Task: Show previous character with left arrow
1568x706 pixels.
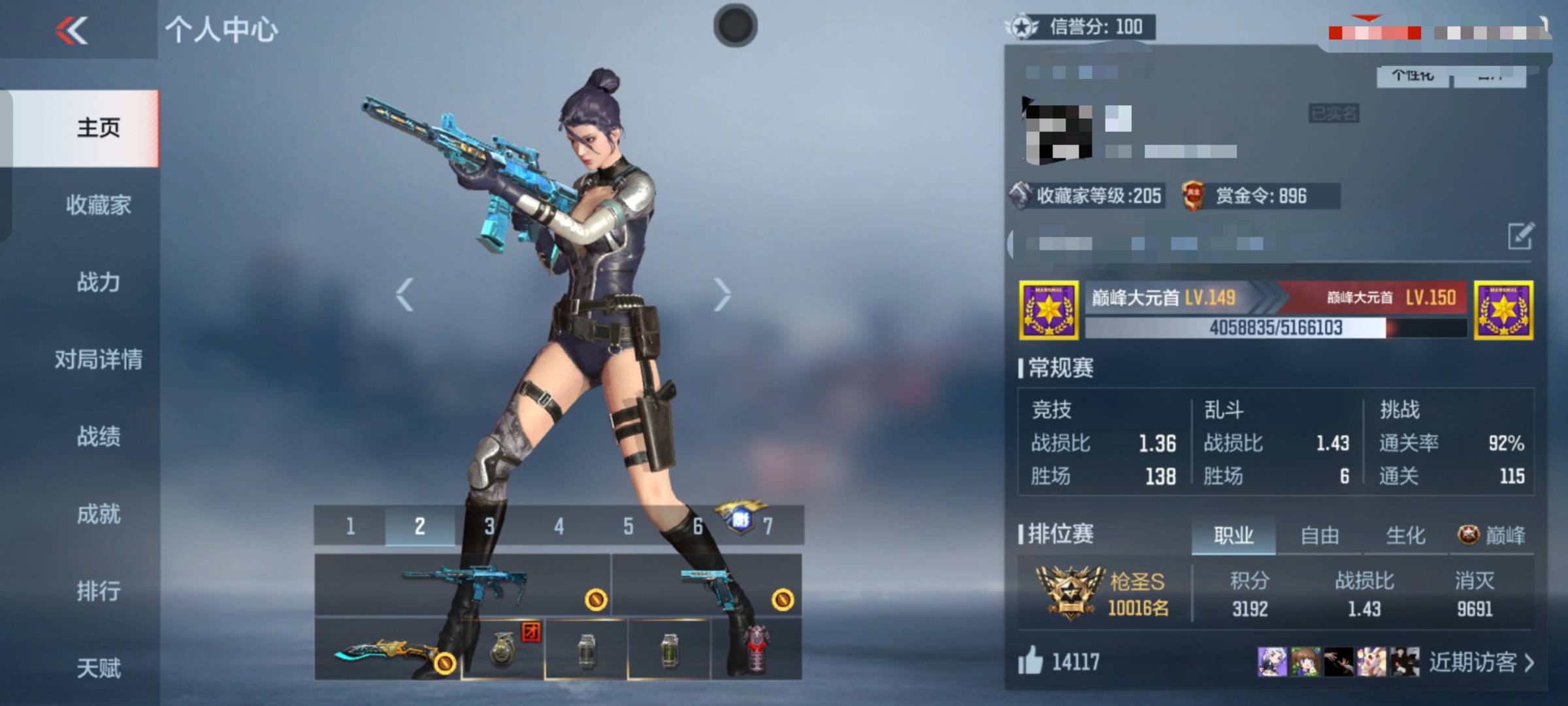Action: pos(405,295)
